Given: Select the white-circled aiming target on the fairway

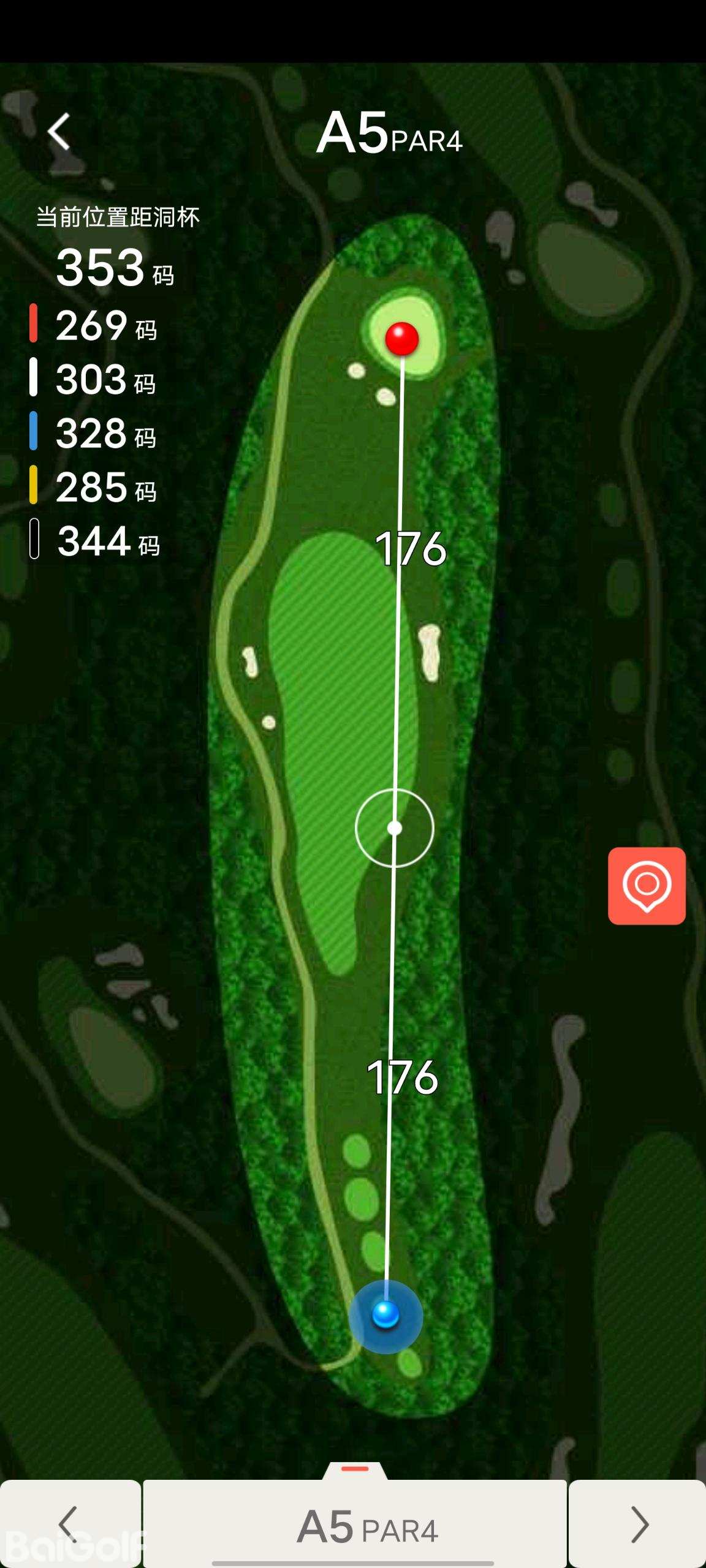Looking at the screenshot, I should (395, 828).
